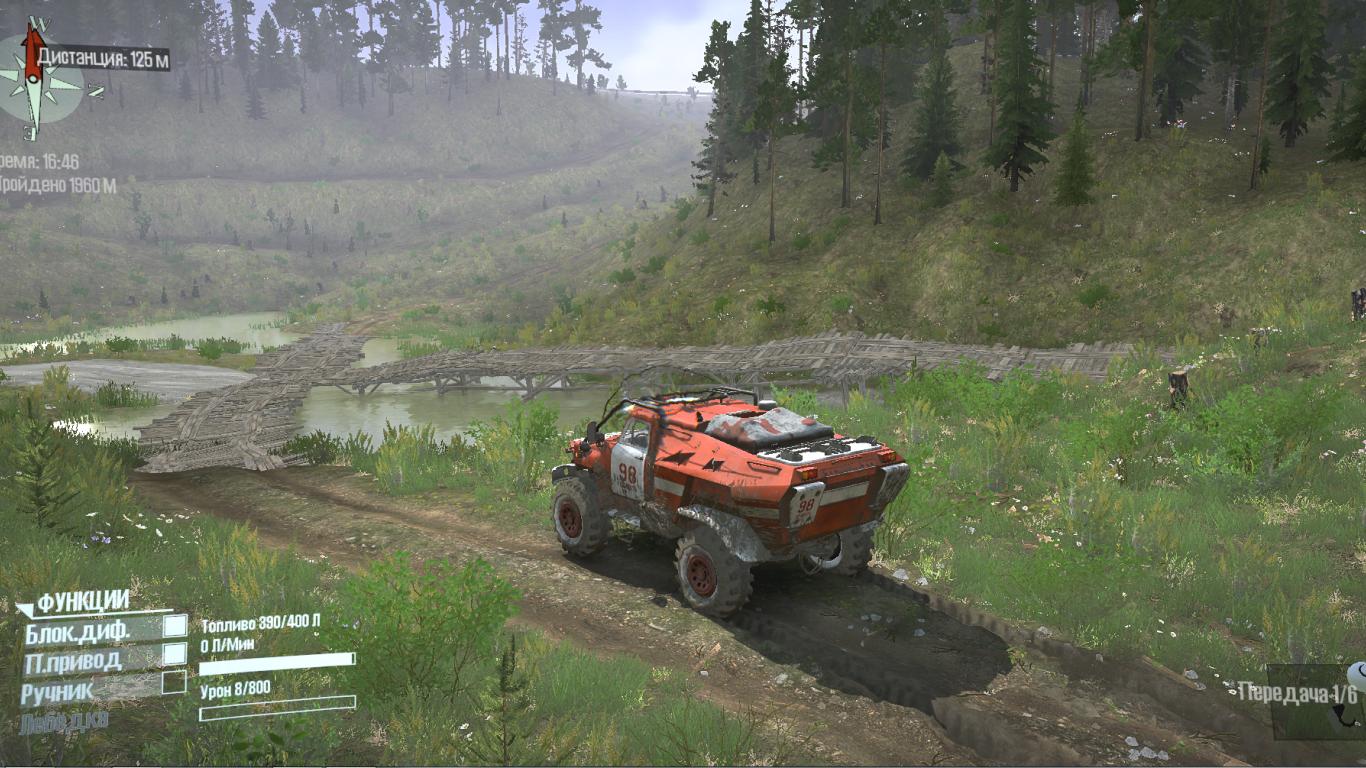
Task: Enable the Ручник handbrake checkbox
Action: (174, 682)
